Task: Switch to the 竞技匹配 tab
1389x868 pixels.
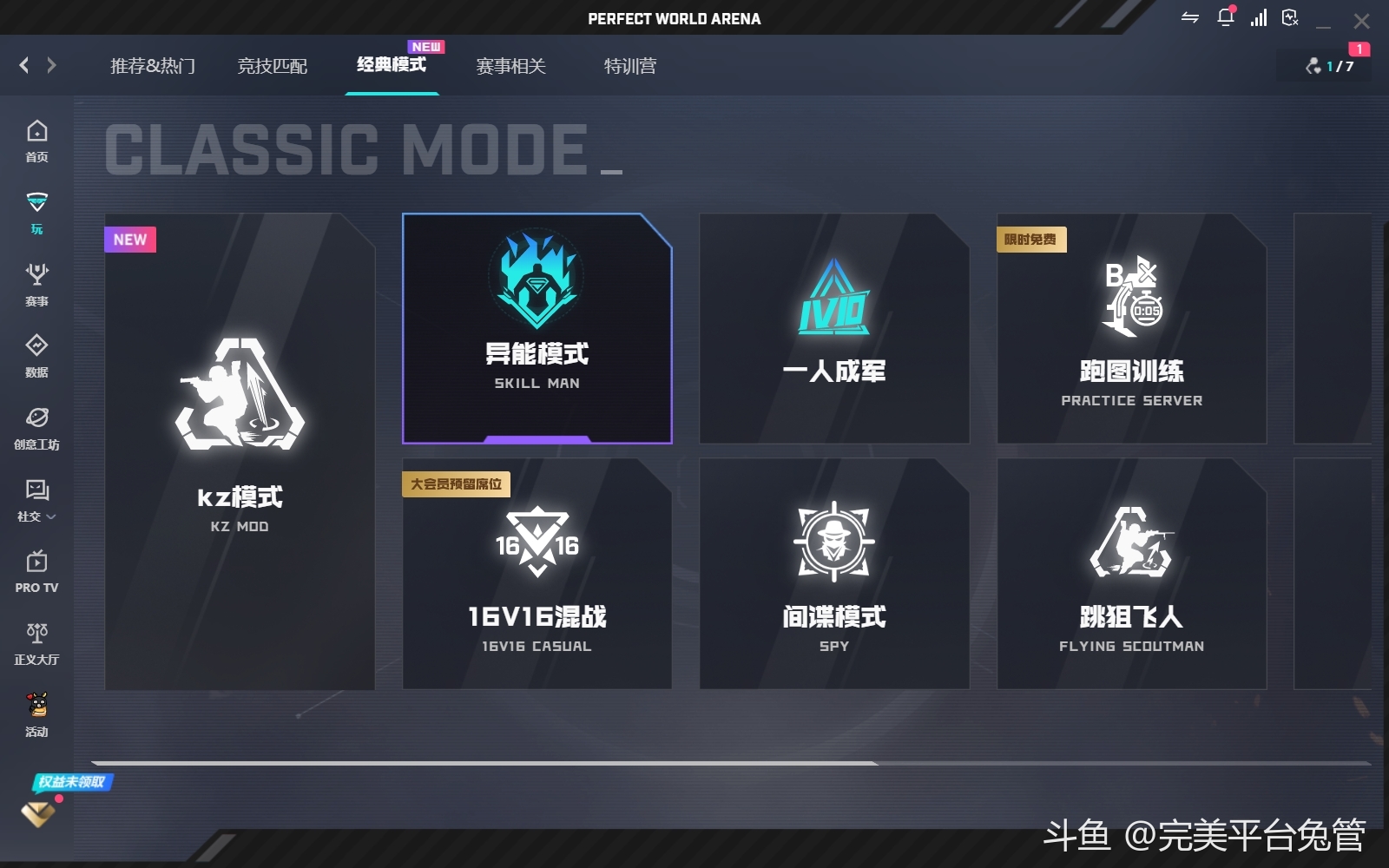Action: click(273, 66)
